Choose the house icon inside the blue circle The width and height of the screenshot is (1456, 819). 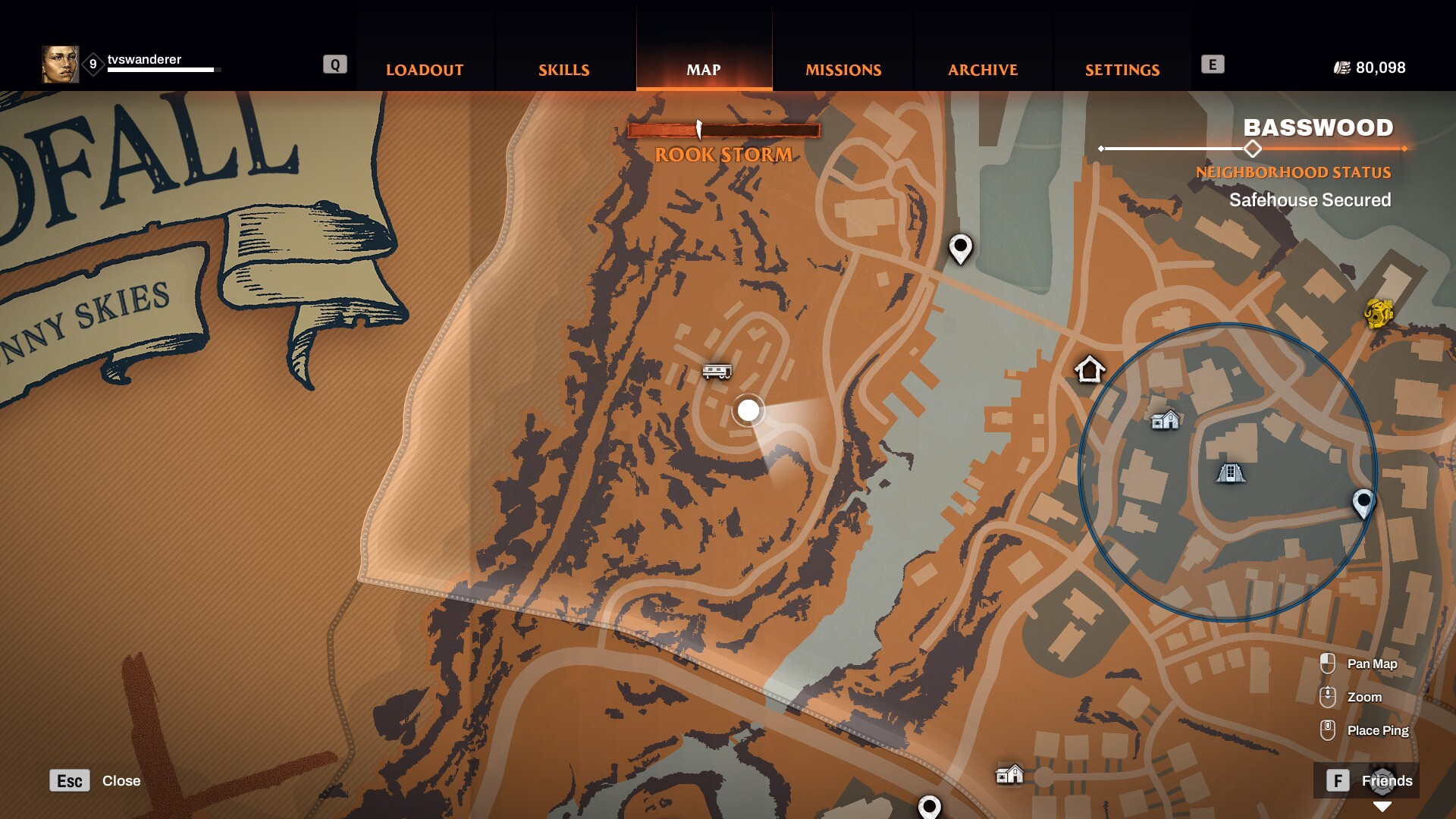[x=1165, y=419]
